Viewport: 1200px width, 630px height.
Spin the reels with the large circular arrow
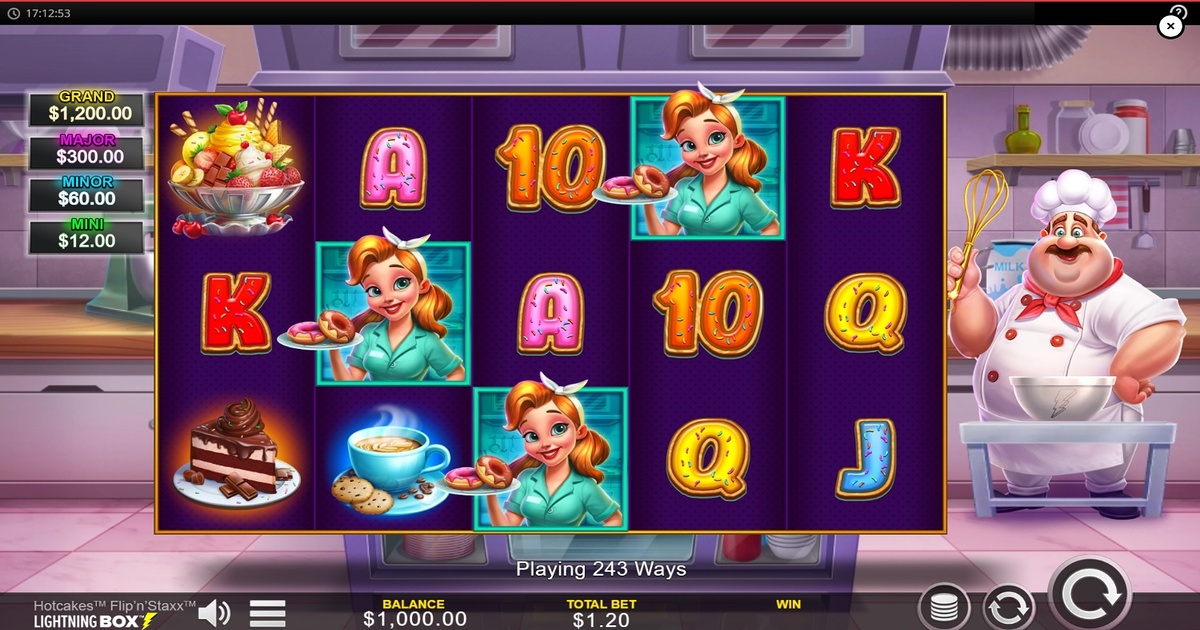tap(1089, 597)
